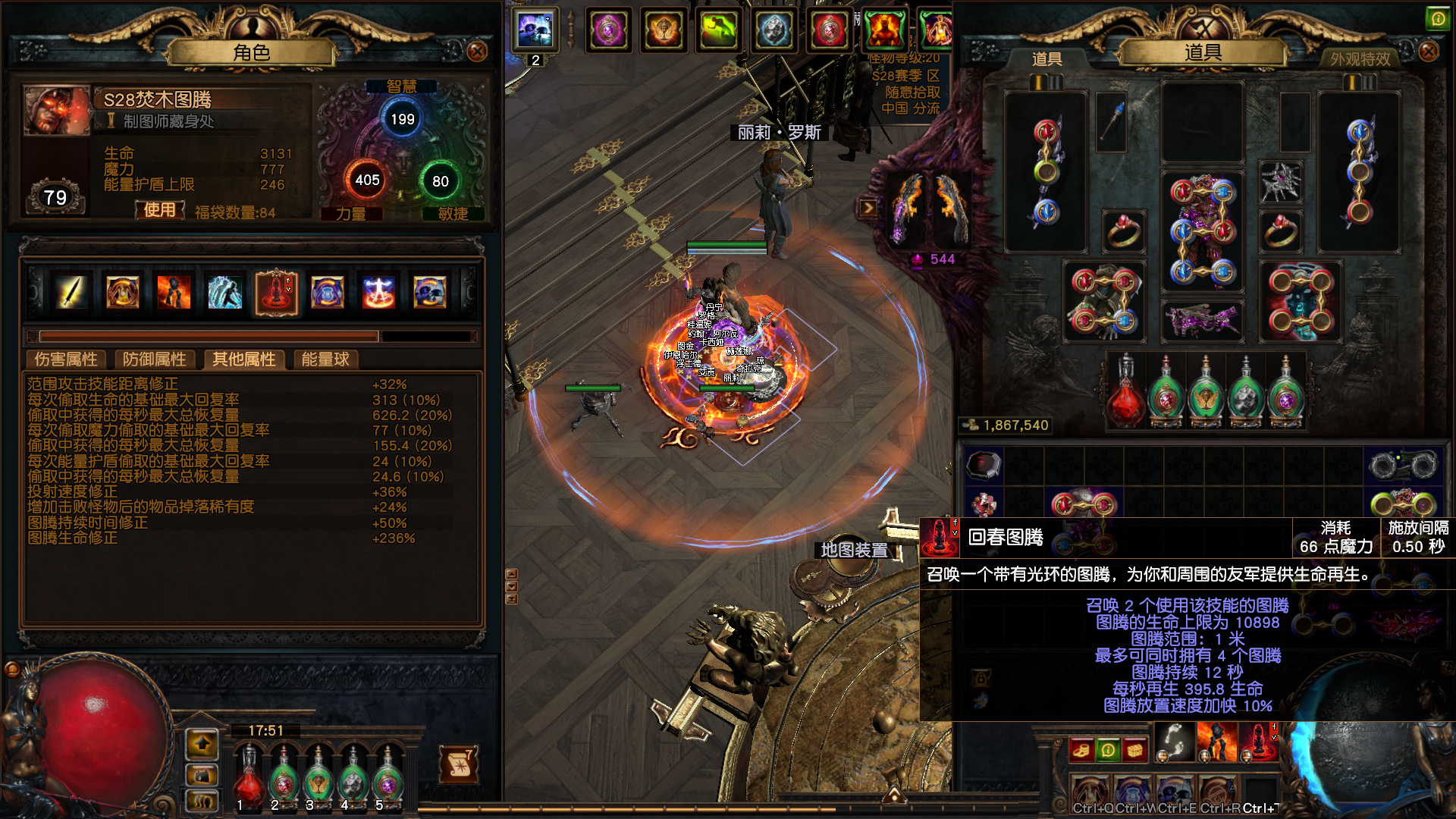Click the 使用 button under the character stats
The image size is (1456, 819).
(x=160, y=210)
